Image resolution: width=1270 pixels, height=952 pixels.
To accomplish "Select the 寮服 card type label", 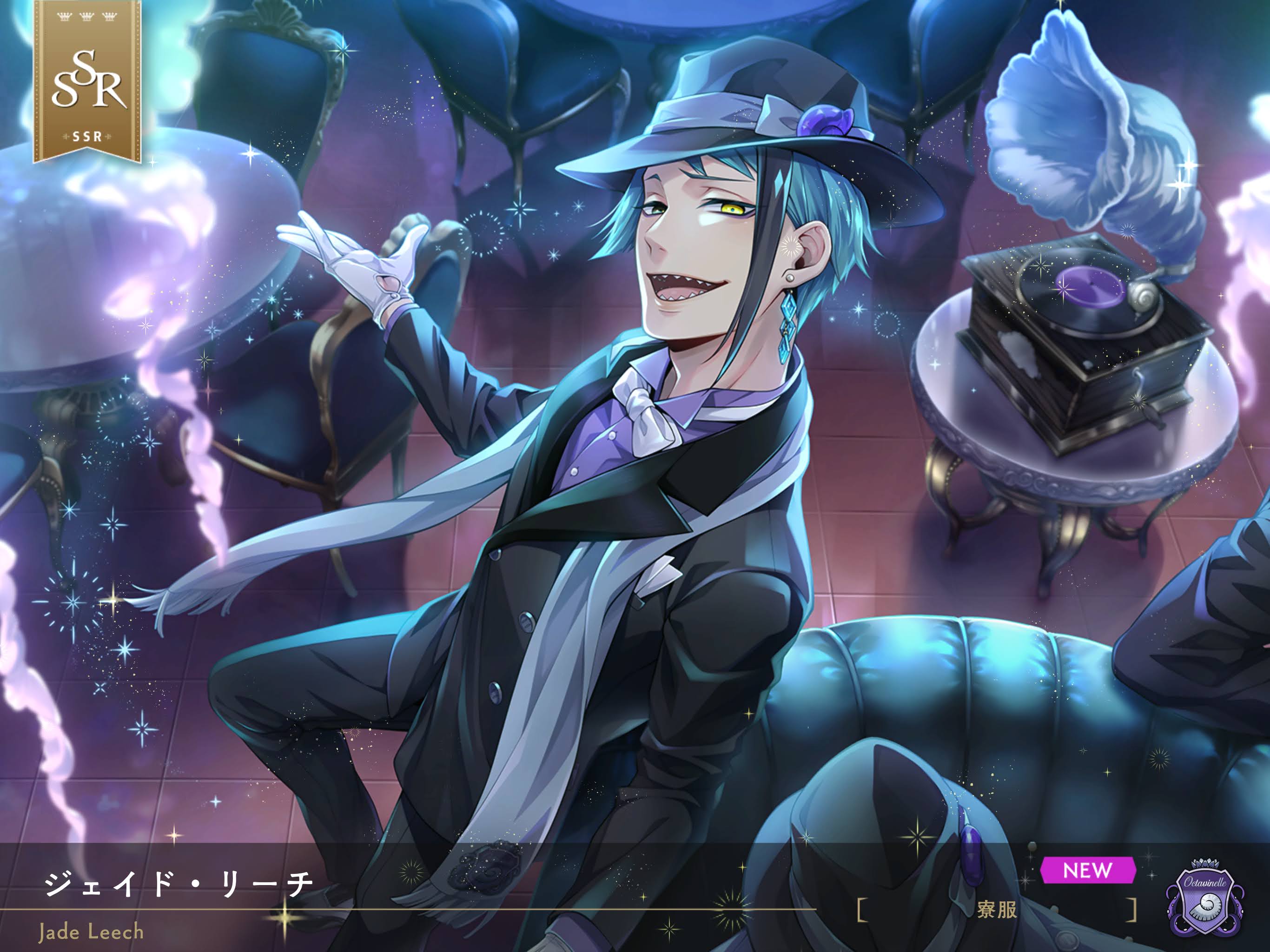I will 997,910.
